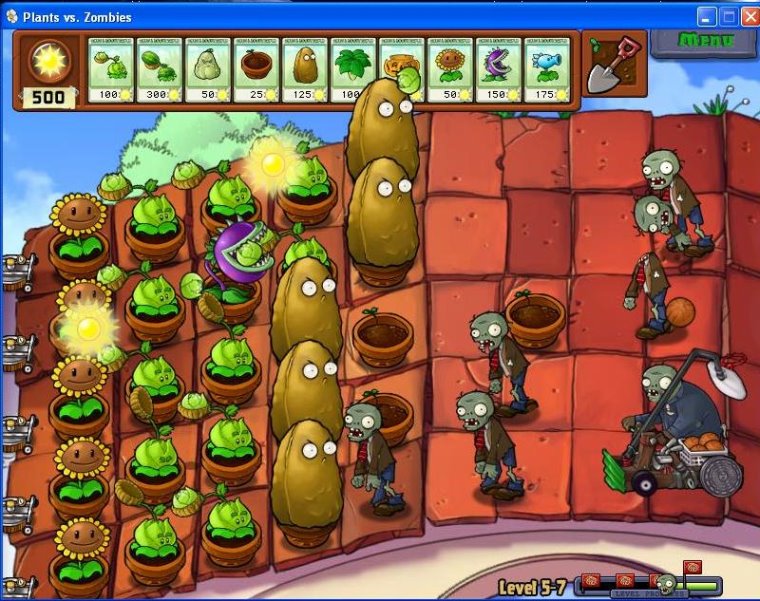Open the Menu button
This screenshot has width=760, height=601.
704,42
